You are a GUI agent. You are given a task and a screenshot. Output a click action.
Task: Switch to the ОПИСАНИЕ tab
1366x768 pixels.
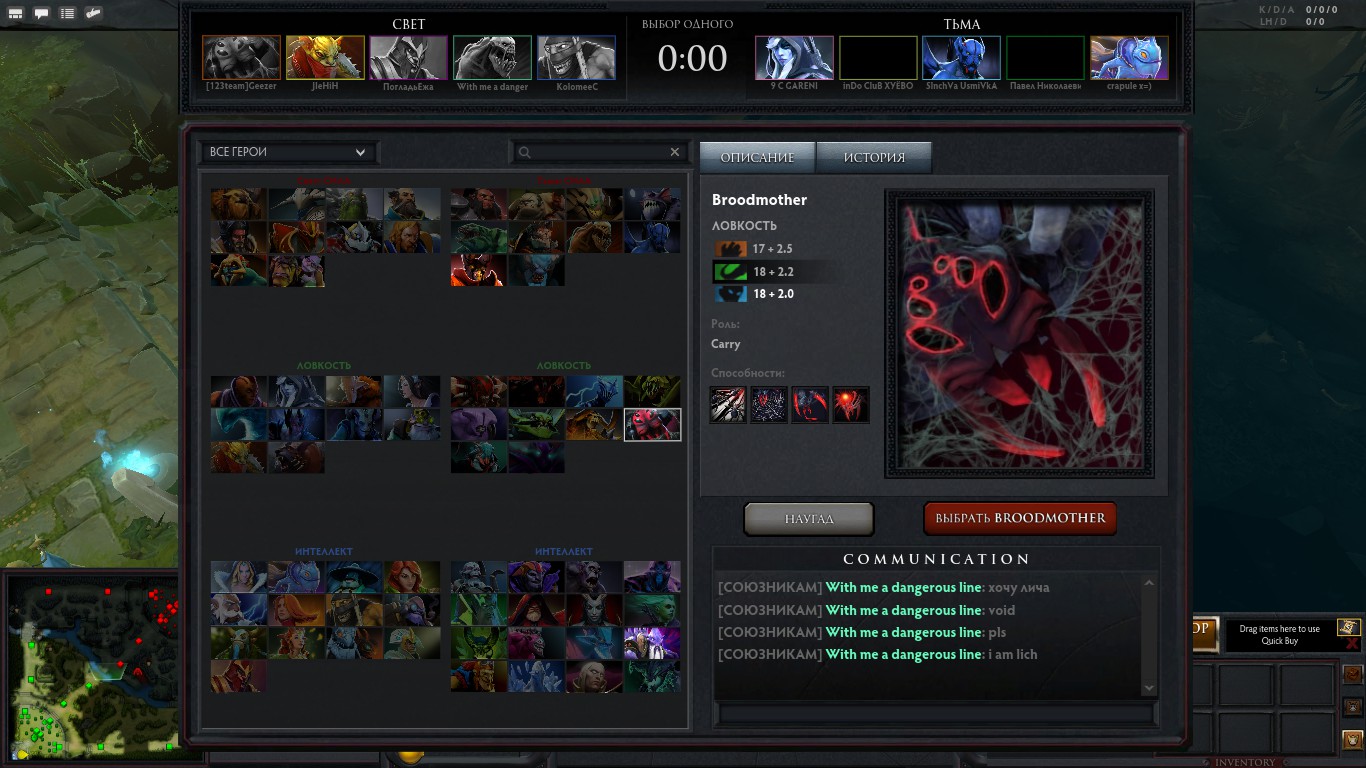tap(757, 157)
